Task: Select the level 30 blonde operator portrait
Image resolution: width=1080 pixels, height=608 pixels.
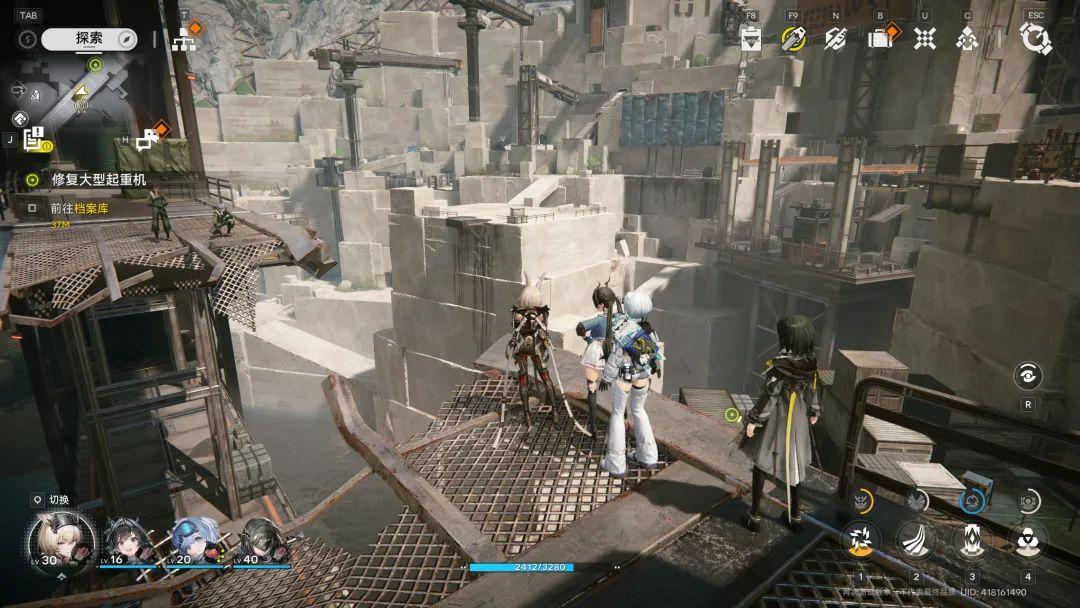Action: (60, 540)
